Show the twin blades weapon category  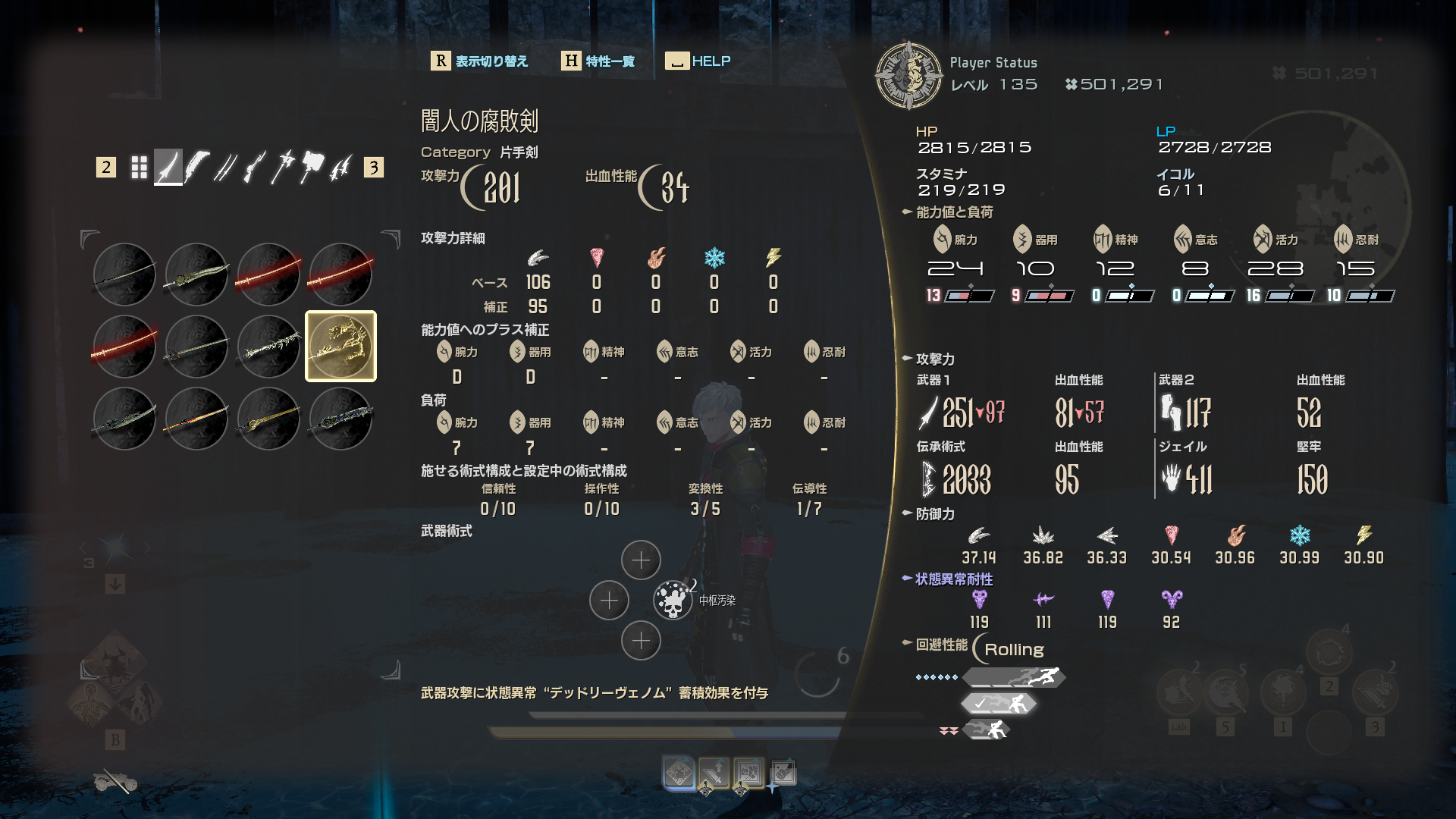point(225,168)
